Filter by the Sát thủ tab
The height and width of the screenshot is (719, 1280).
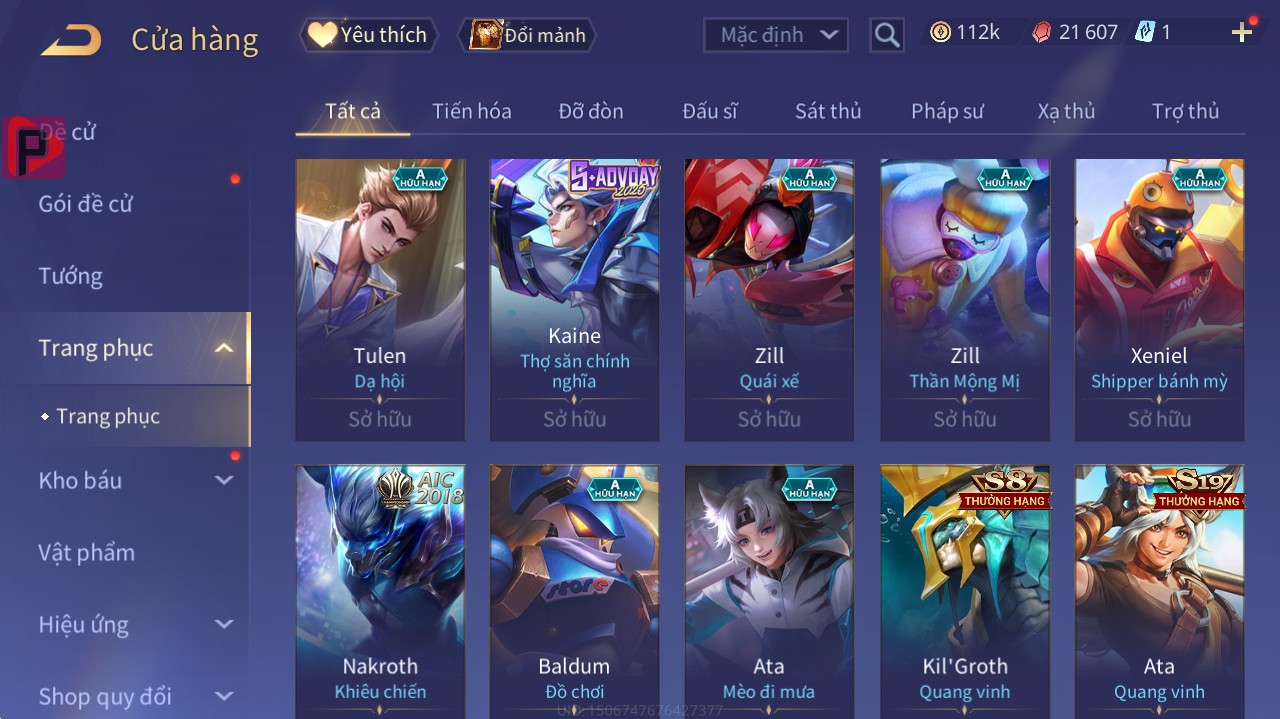(828, 111)
